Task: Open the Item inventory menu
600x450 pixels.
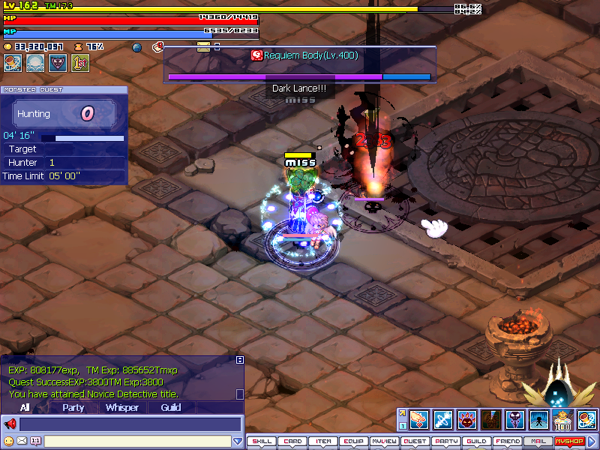Action: pyautogui.click(x=323, y=440)
